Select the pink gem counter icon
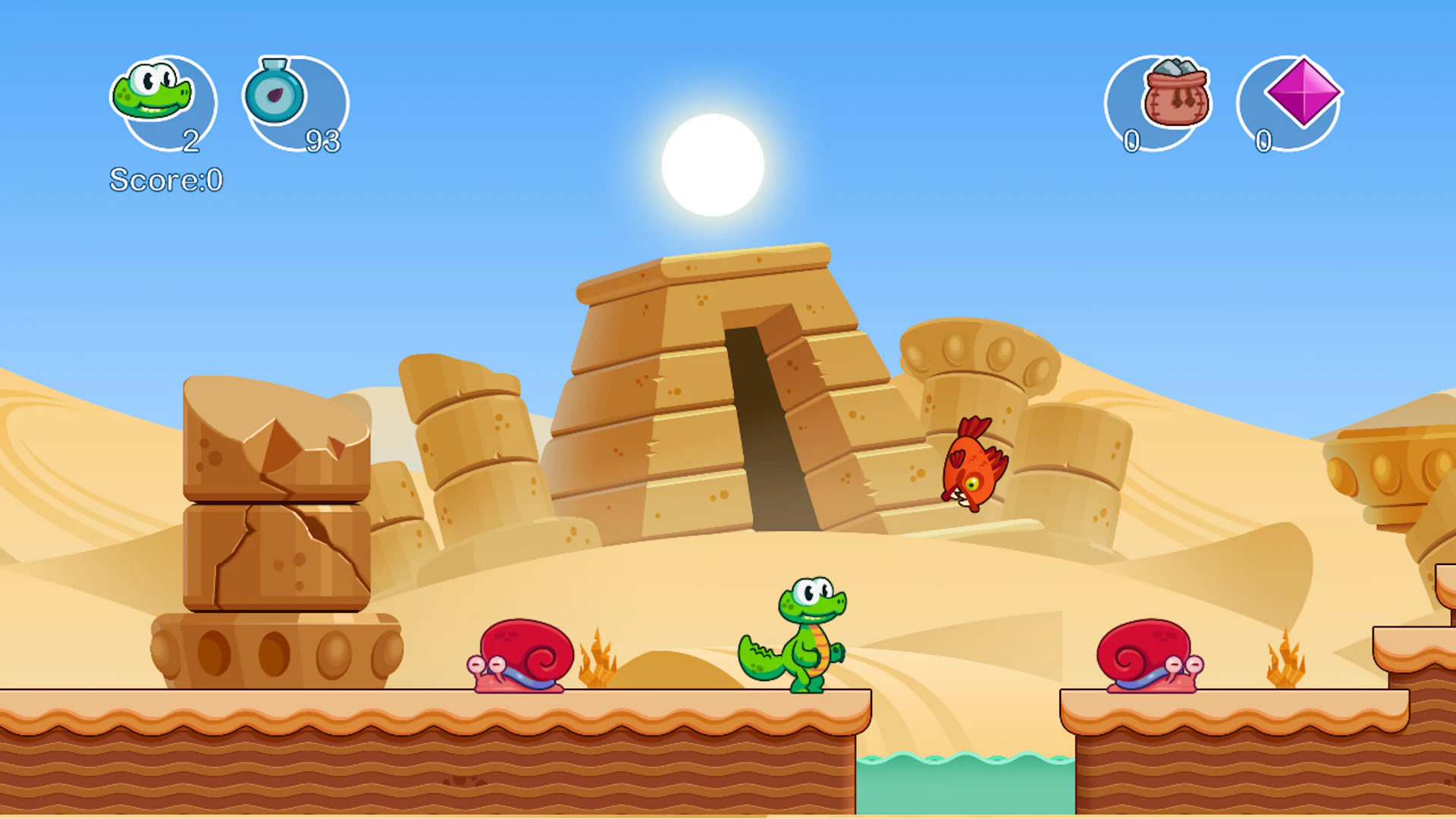The image size is (1456, 819). pos(1303,94)
